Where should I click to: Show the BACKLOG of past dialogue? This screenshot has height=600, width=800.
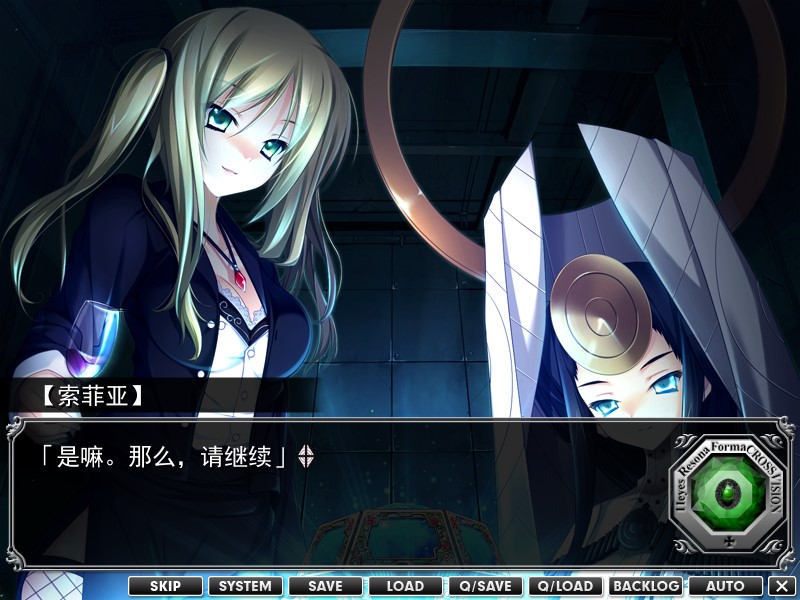tap(645, 586)
